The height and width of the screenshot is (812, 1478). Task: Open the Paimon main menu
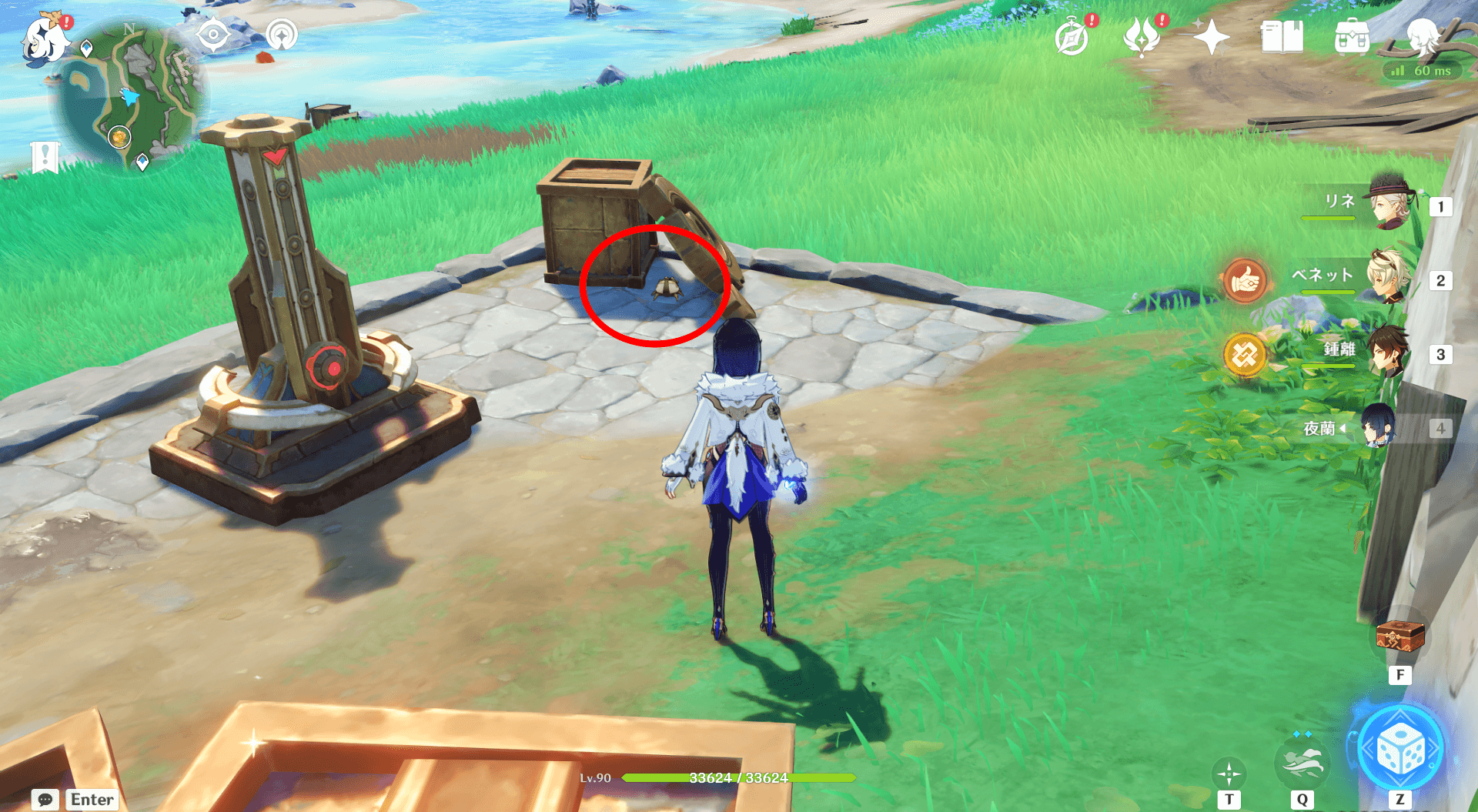45,40
